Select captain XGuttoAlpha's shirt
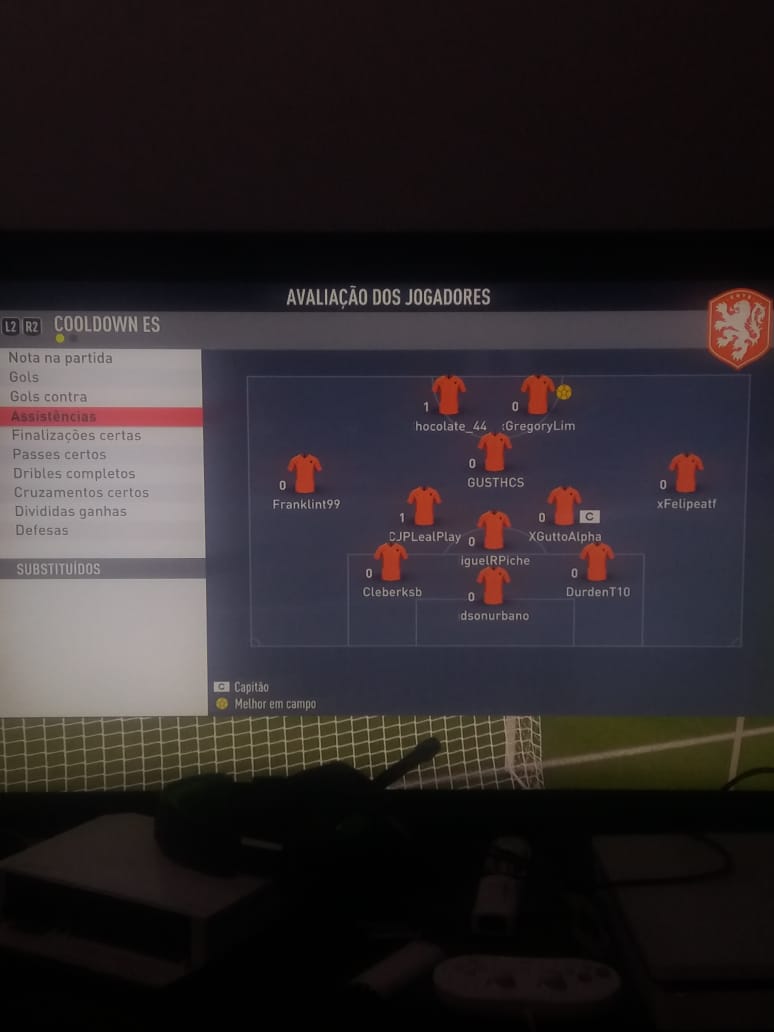Viewport: 774px width, 1032px height. coord(564,506)
